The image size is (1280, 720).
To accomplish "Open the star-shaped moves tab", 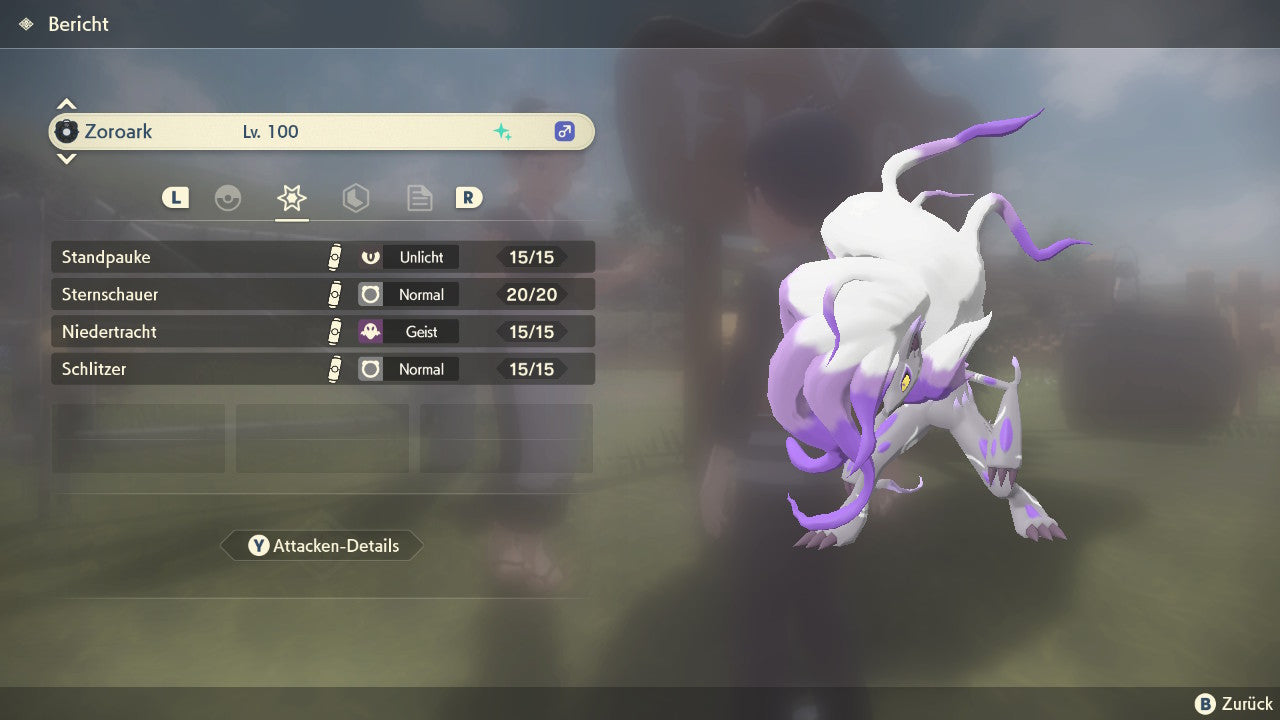I will click(292, 198).
